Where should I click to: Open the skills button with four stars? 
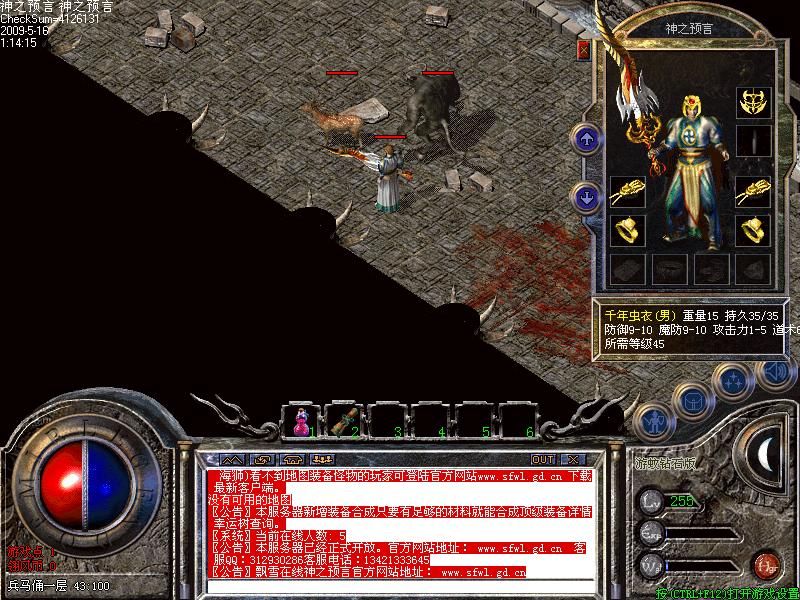tap(733, 379)
